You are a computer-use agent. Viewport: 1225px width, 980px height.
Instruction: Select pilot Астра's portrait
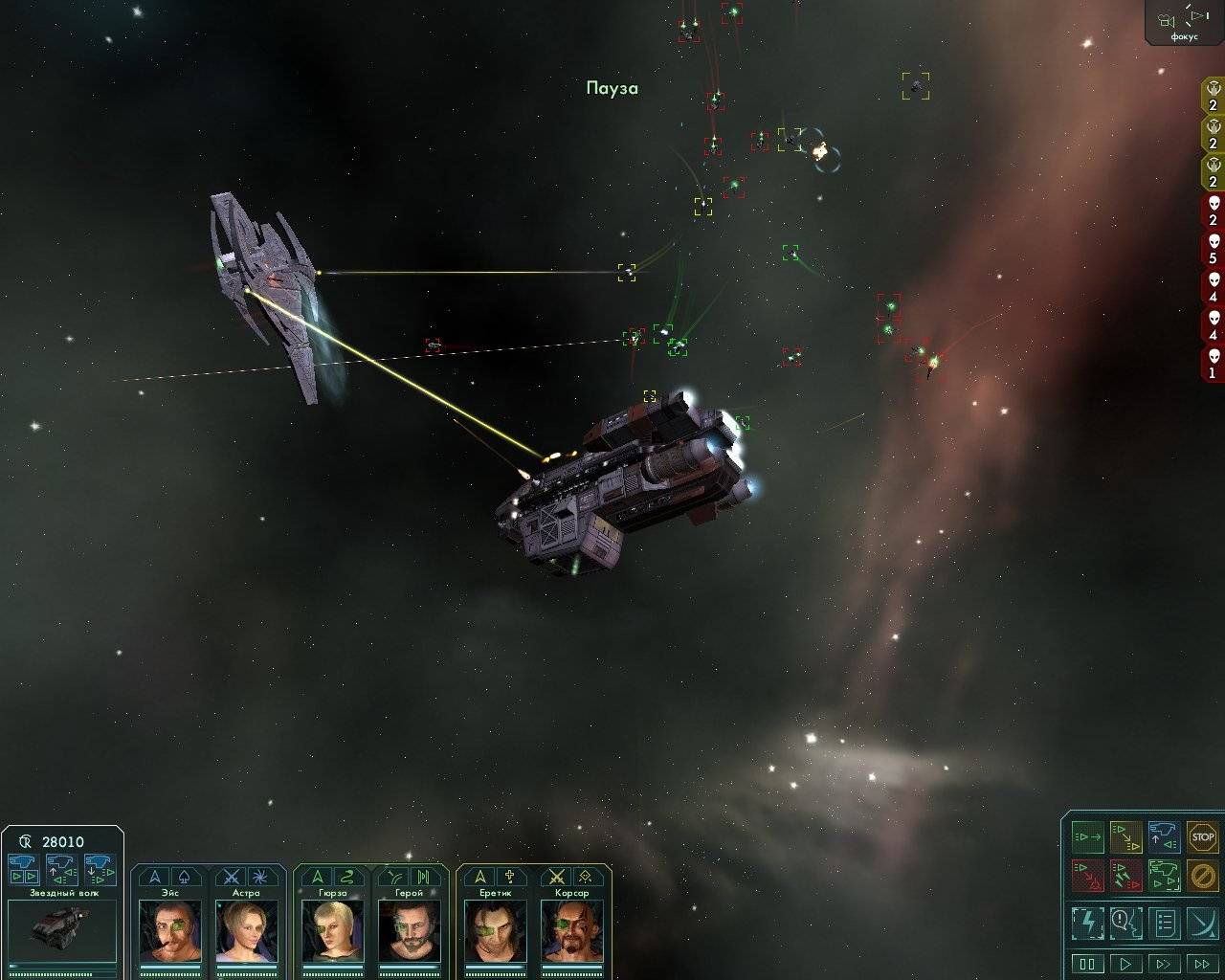point(246,930)
